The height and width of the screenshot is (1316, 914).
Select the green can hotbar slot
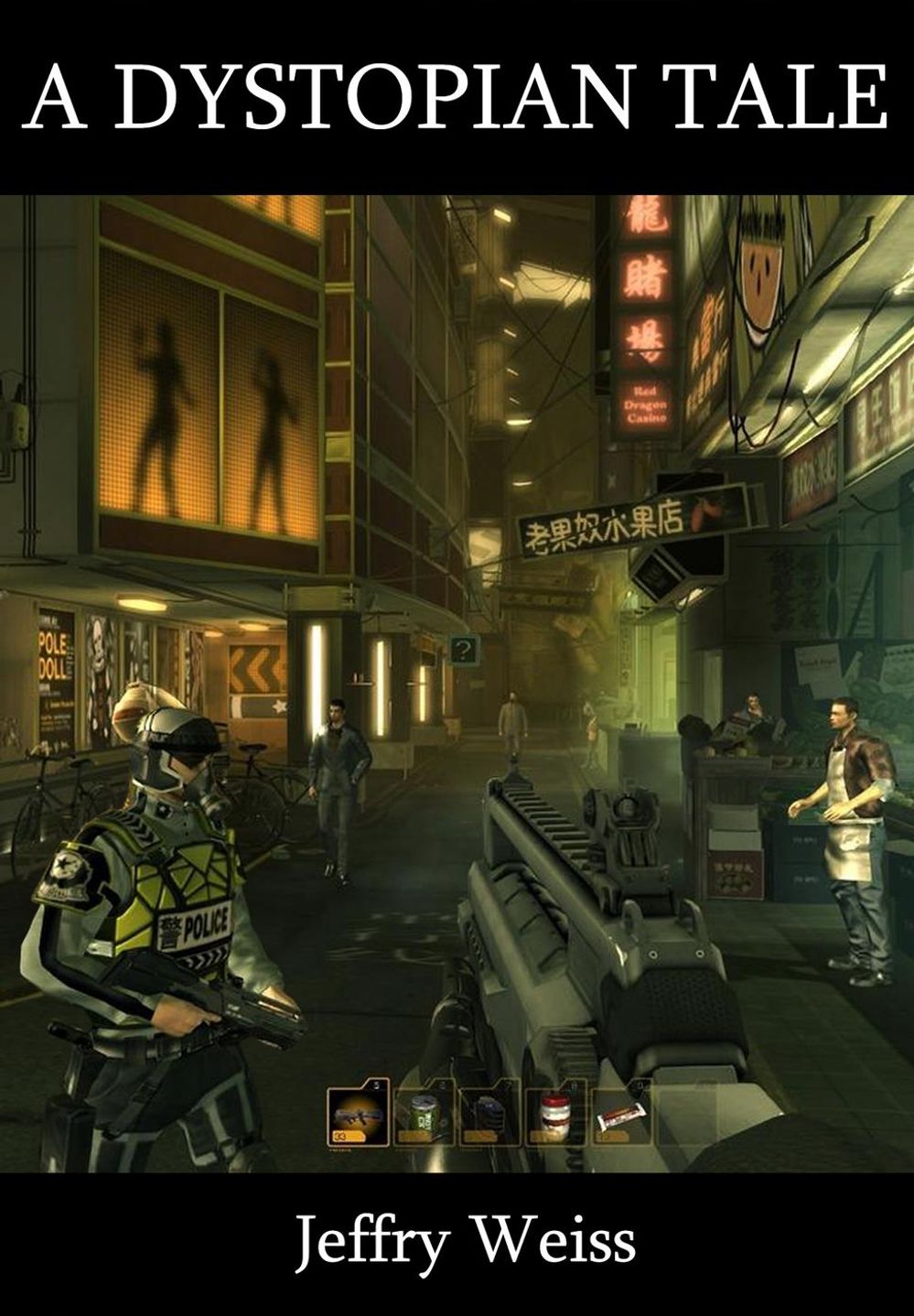pos(425,1115)
